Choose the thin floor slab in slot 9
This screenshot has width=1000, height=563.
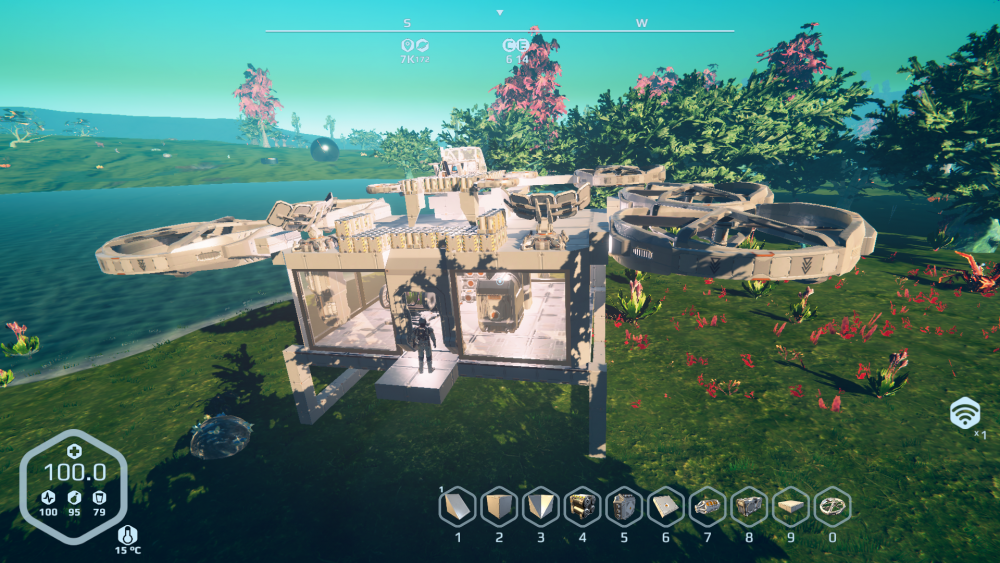coord(790,506)
